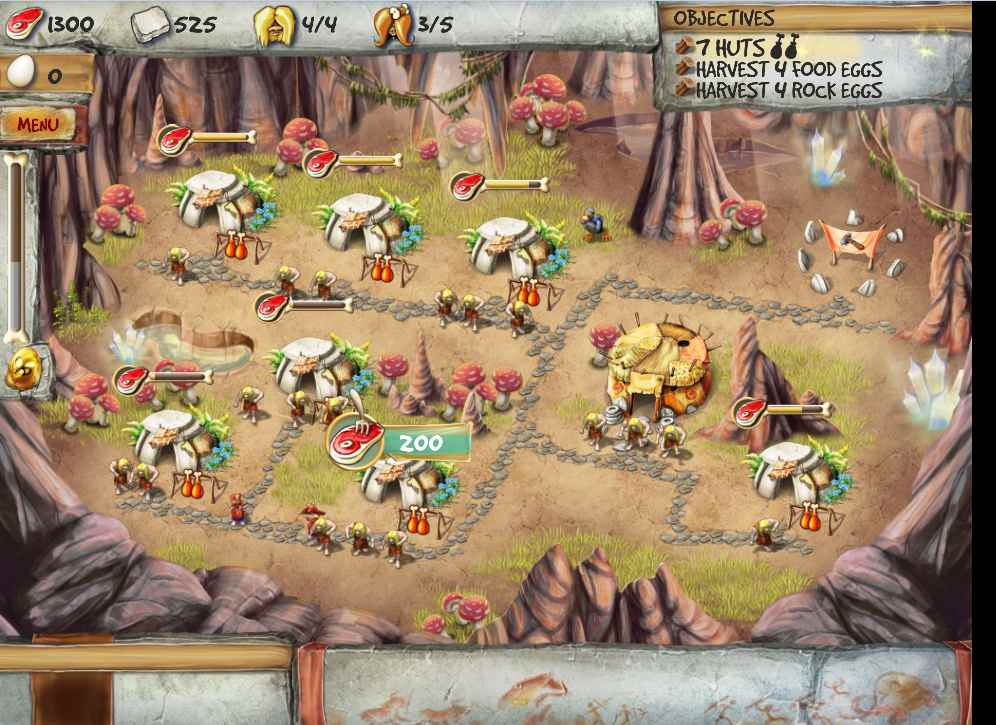Click the golden trophy icon below the bone meter
The image size is (996, 725).
click(20, 371)
